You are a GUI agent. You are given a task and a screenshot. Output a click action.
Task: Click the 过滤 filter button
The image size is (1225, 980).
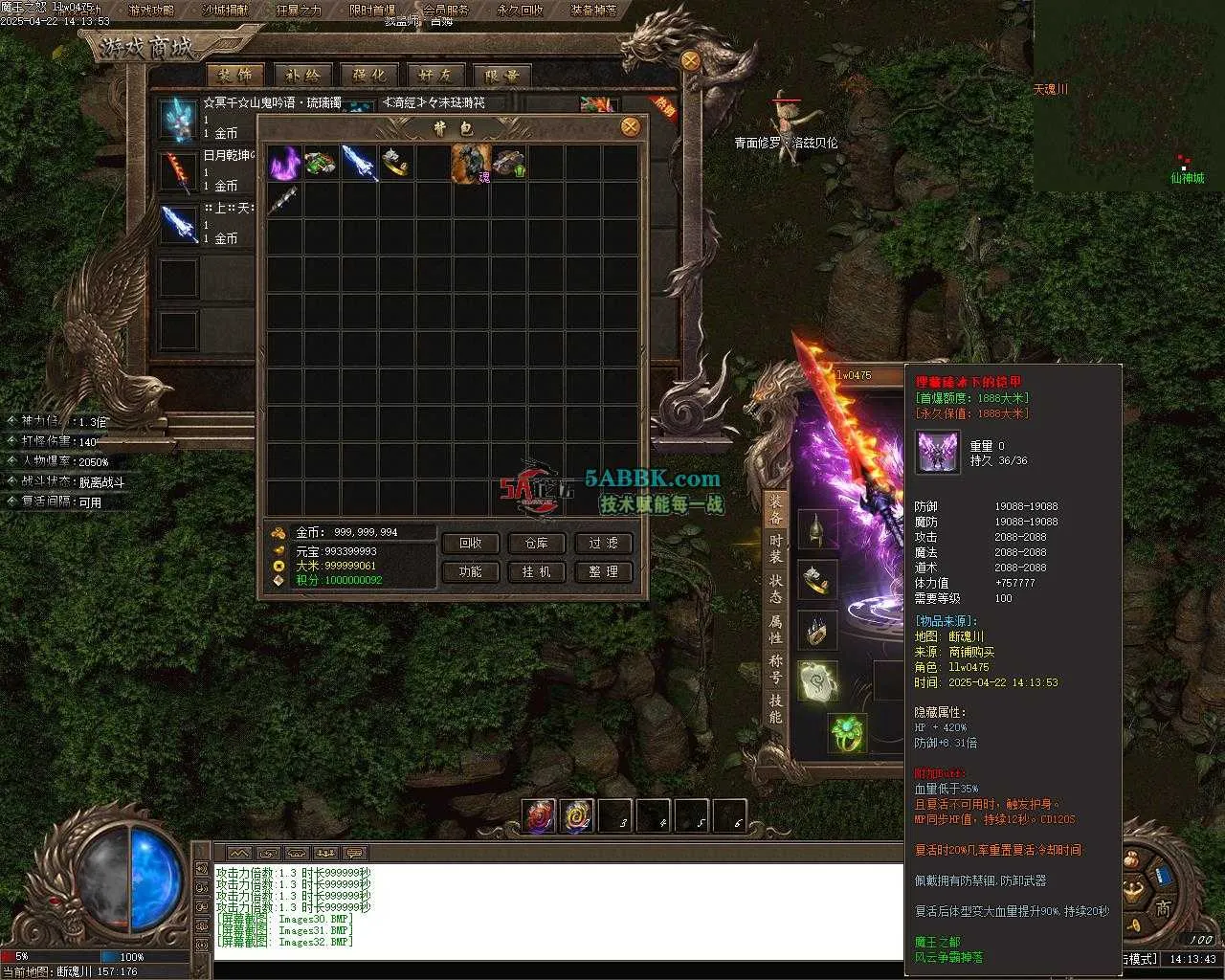point(603,543)
